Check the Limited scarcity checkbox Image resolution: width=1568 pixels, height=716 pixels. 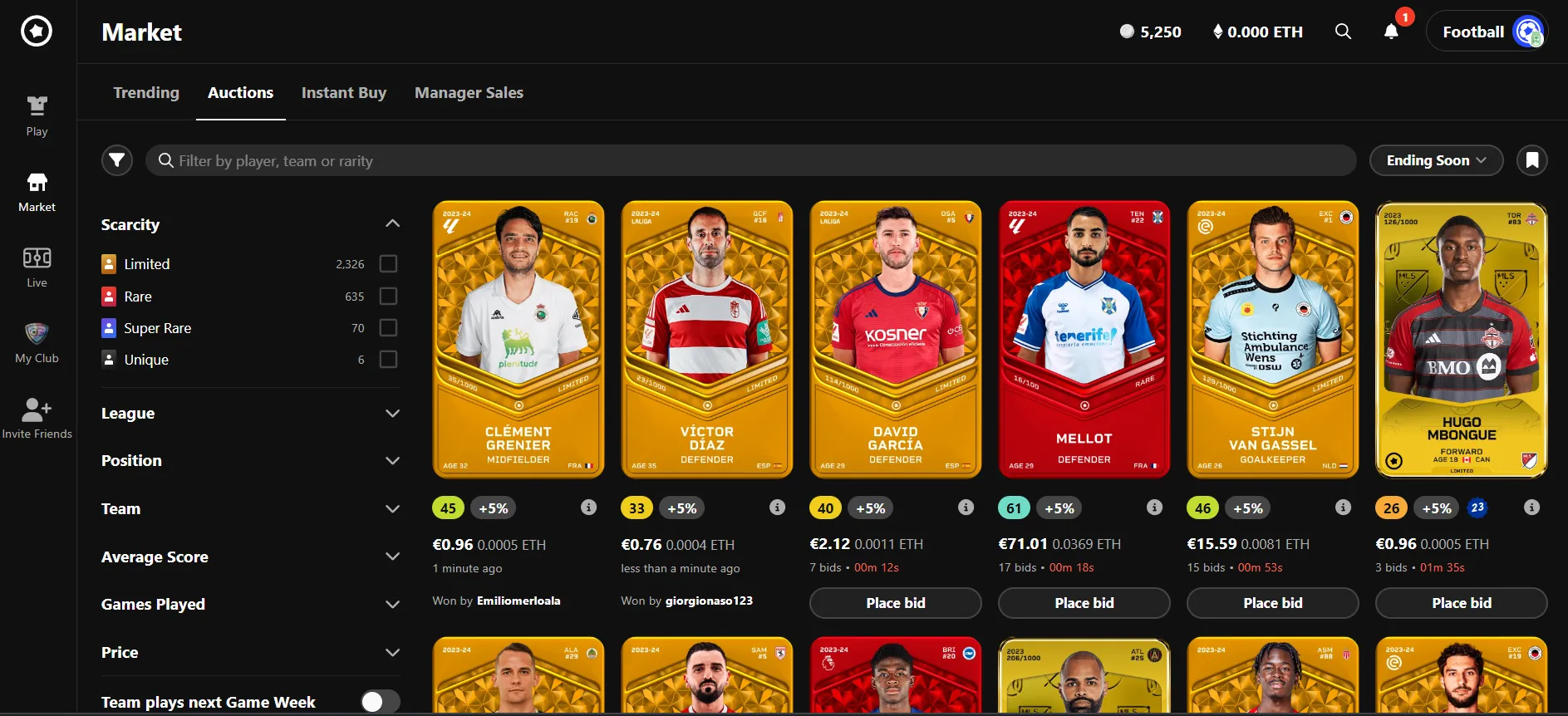(388, 263)
